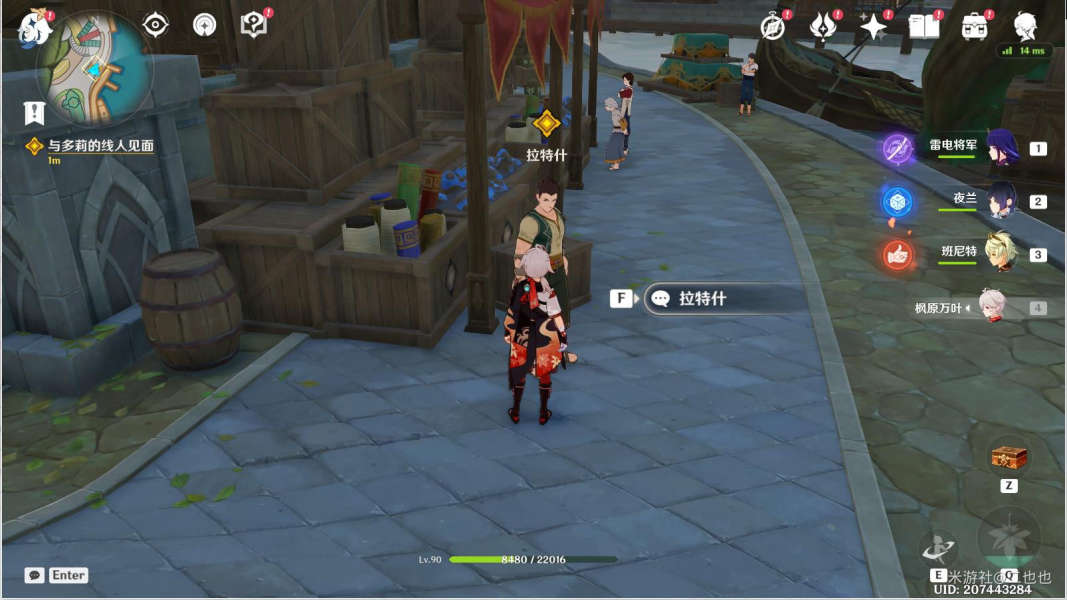Image resolution: width=1067 pixels, height=600 pixels.
Task: Open the four-pointed star wish icon
Action: (873, 26)
